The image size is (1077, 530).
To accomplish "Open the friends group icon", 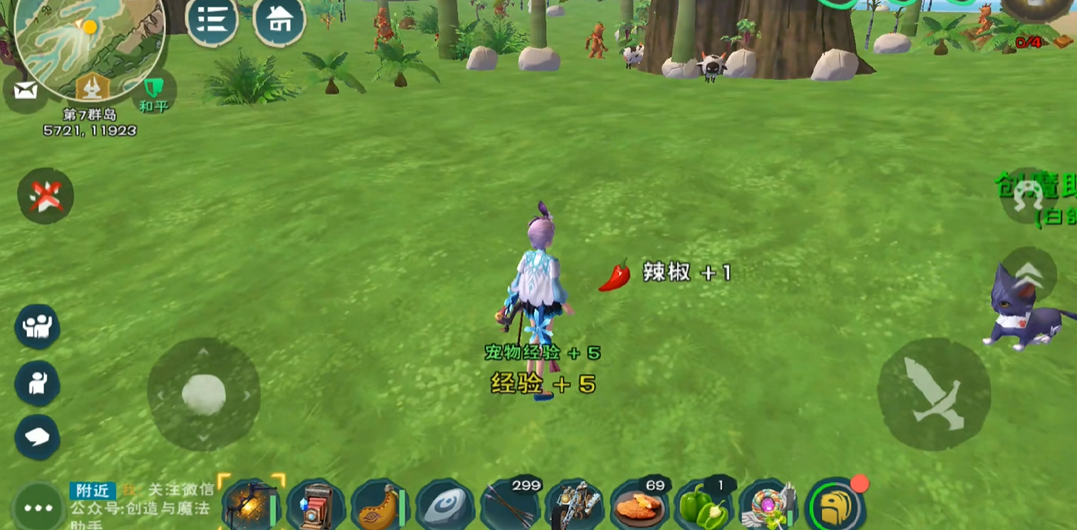I will click(x=37, y=326).
